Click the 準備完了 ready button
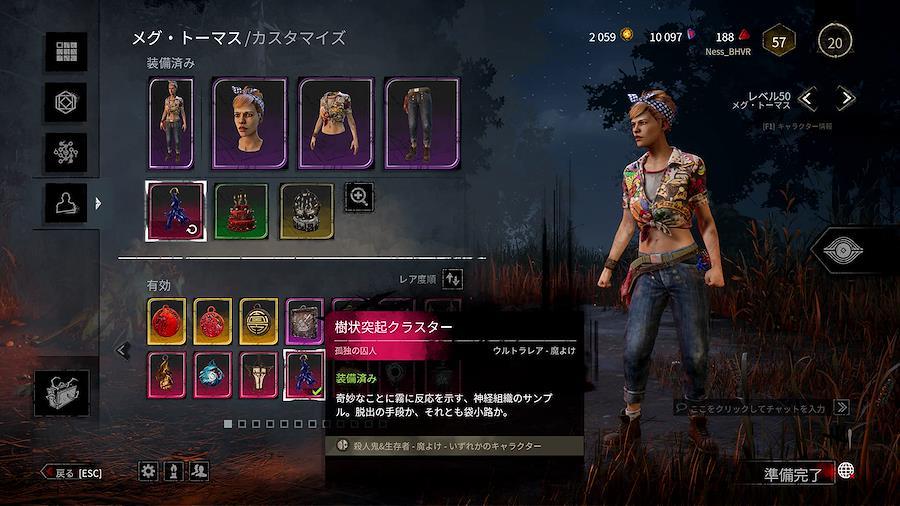 pos(795,475)
